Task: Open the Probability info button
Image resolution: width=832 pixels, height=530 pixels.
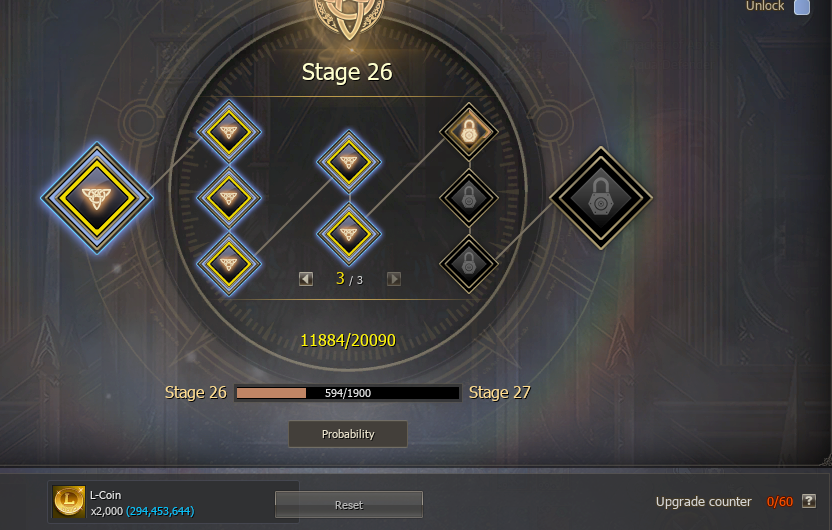Action: [x=348, y=434]
